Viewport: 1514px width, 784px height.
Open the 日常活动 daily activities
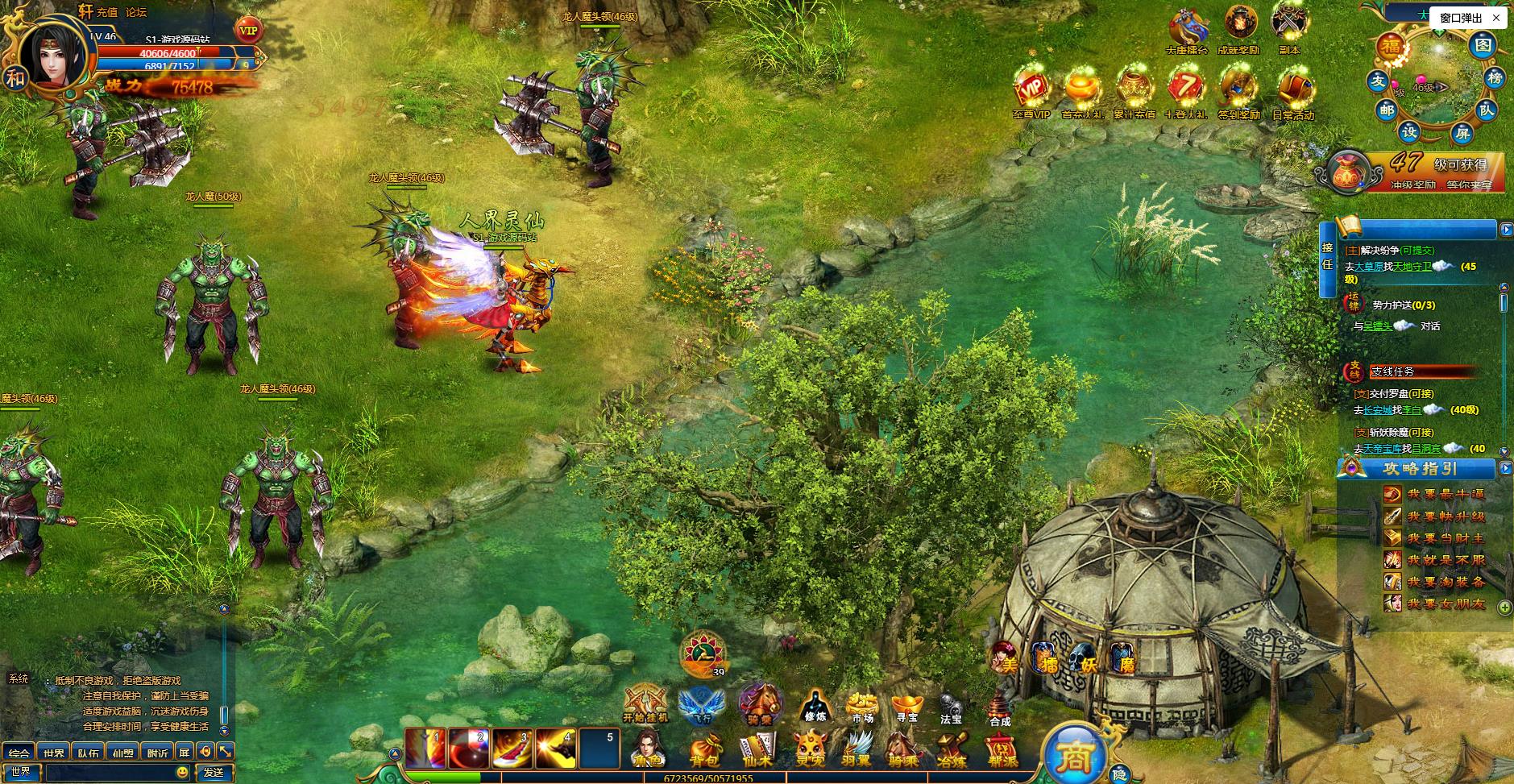point(1292,94)
